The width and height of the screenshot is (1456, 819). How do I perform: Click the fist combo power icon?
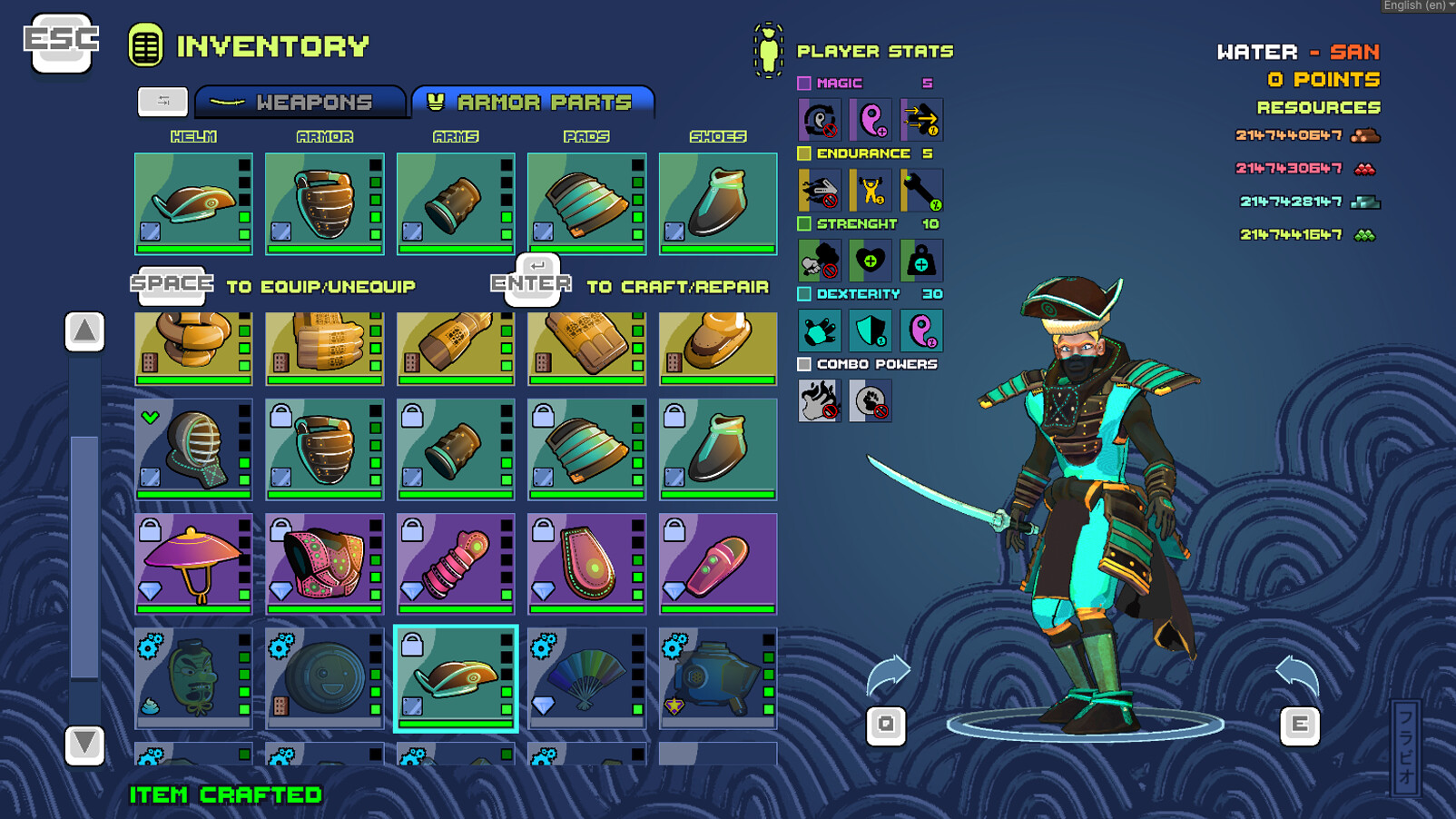[869, 401]
